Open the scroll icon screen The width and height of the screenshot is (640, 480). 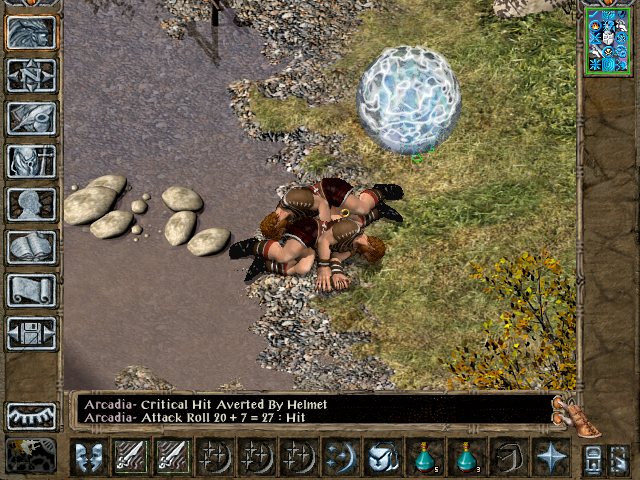click(x=32, y=290)
